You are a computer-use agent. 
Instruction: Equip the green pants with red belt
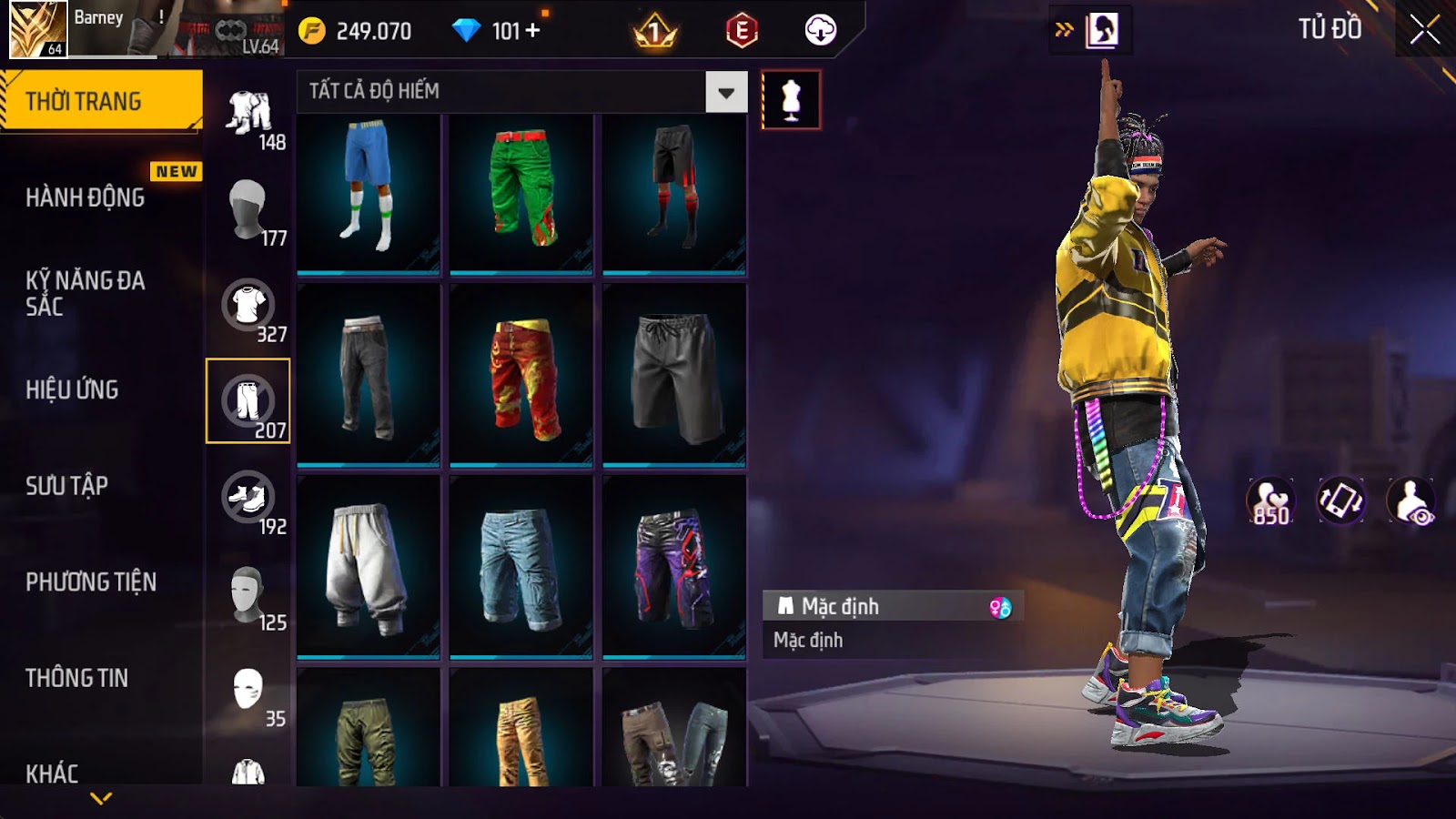point(521,191)
